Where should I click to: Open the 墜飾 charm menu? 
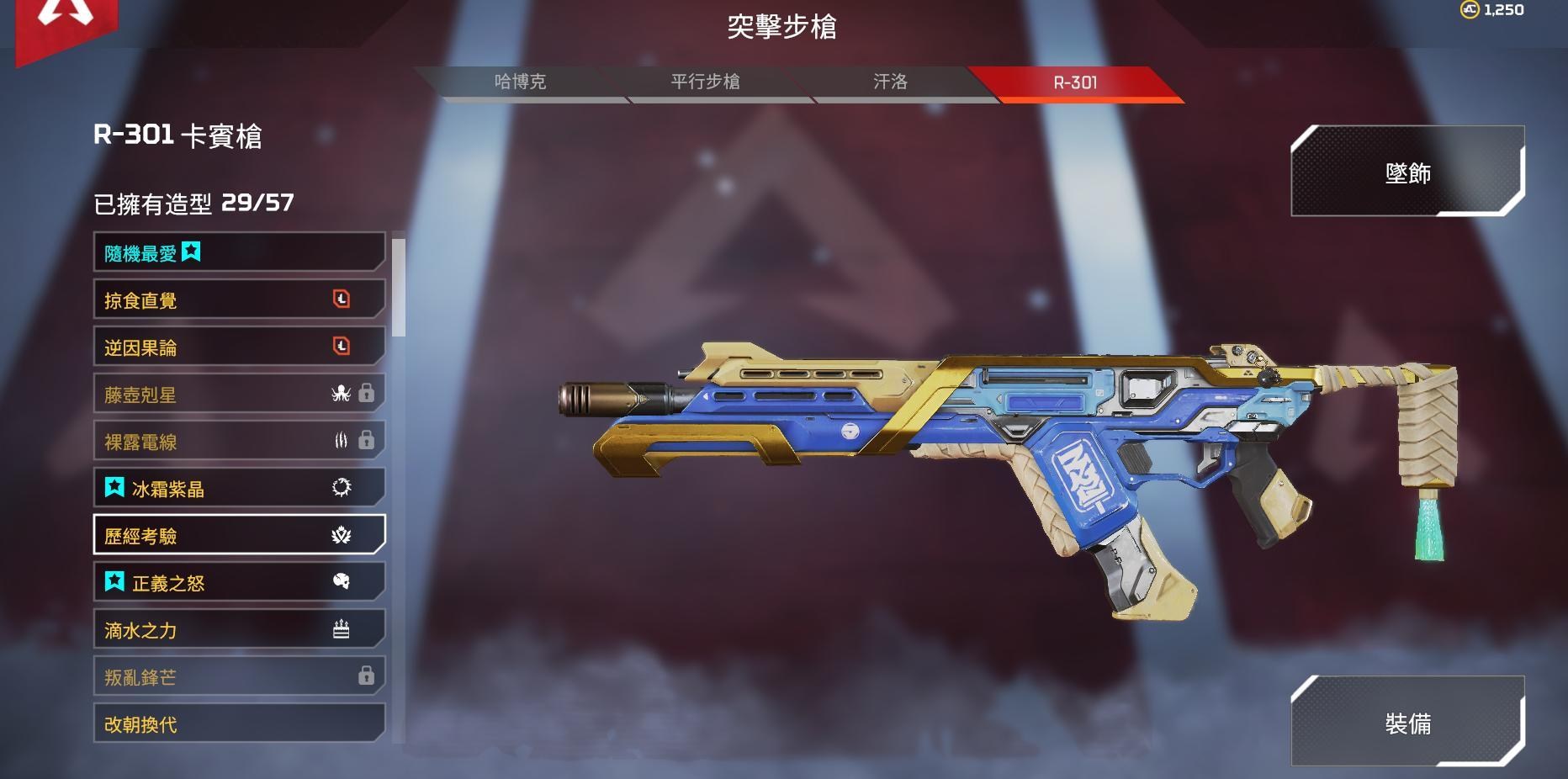coord(1409,172)
